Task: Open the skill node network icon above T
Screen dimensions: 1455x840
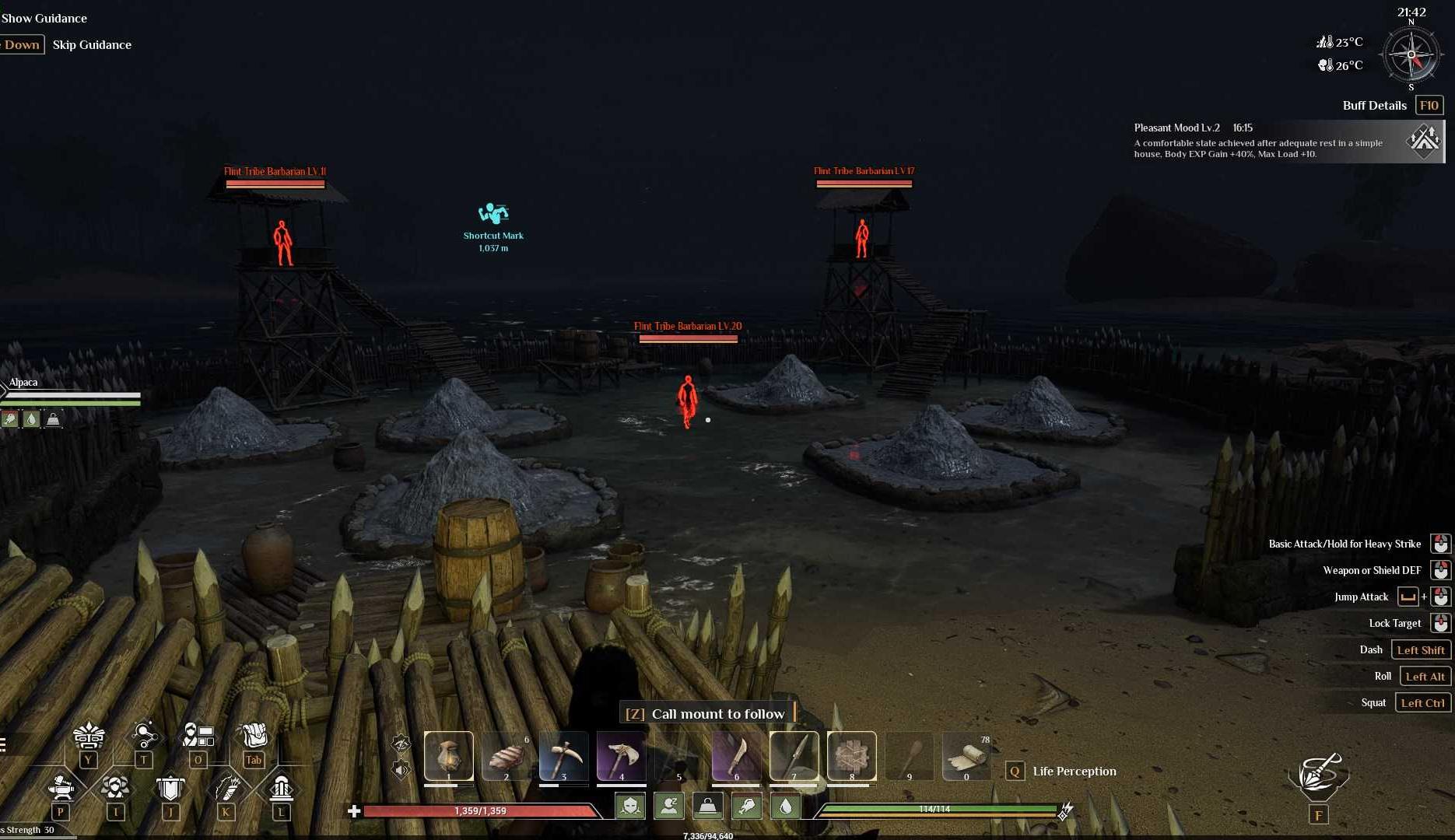Action: tap(145, 733)
